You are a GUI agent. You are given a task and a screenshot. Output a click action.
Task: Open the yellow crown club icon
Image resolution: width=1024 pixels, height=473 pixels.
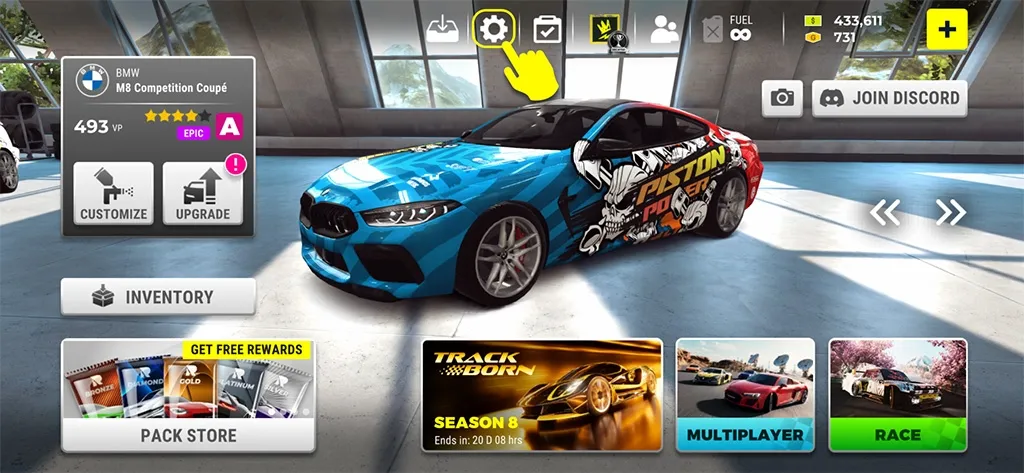pyautogui.click(x=608, y=30)
